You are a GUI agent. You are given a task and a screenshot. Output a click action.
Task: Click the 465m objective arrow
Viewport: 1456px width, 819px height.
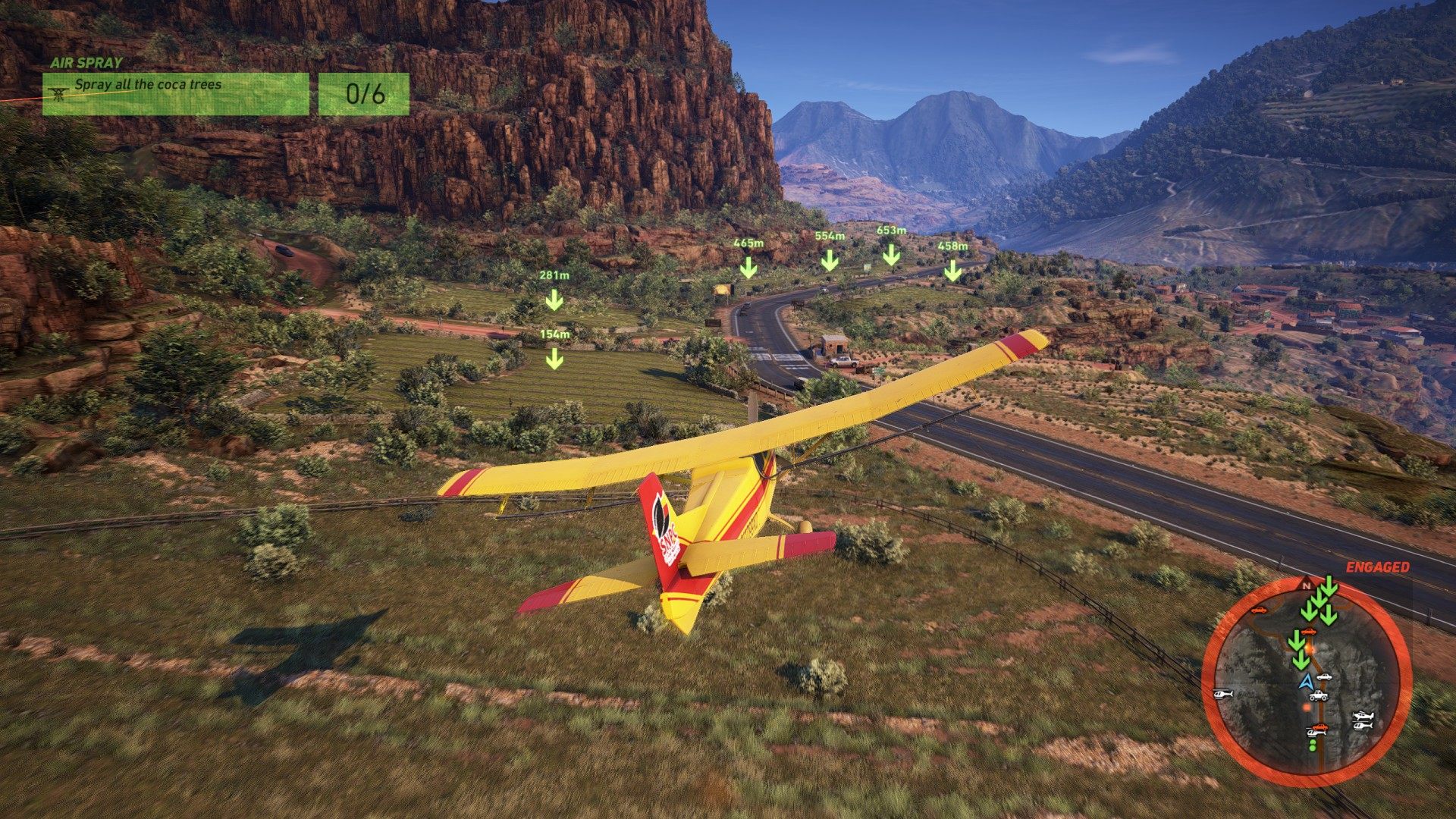pos(748,267)
